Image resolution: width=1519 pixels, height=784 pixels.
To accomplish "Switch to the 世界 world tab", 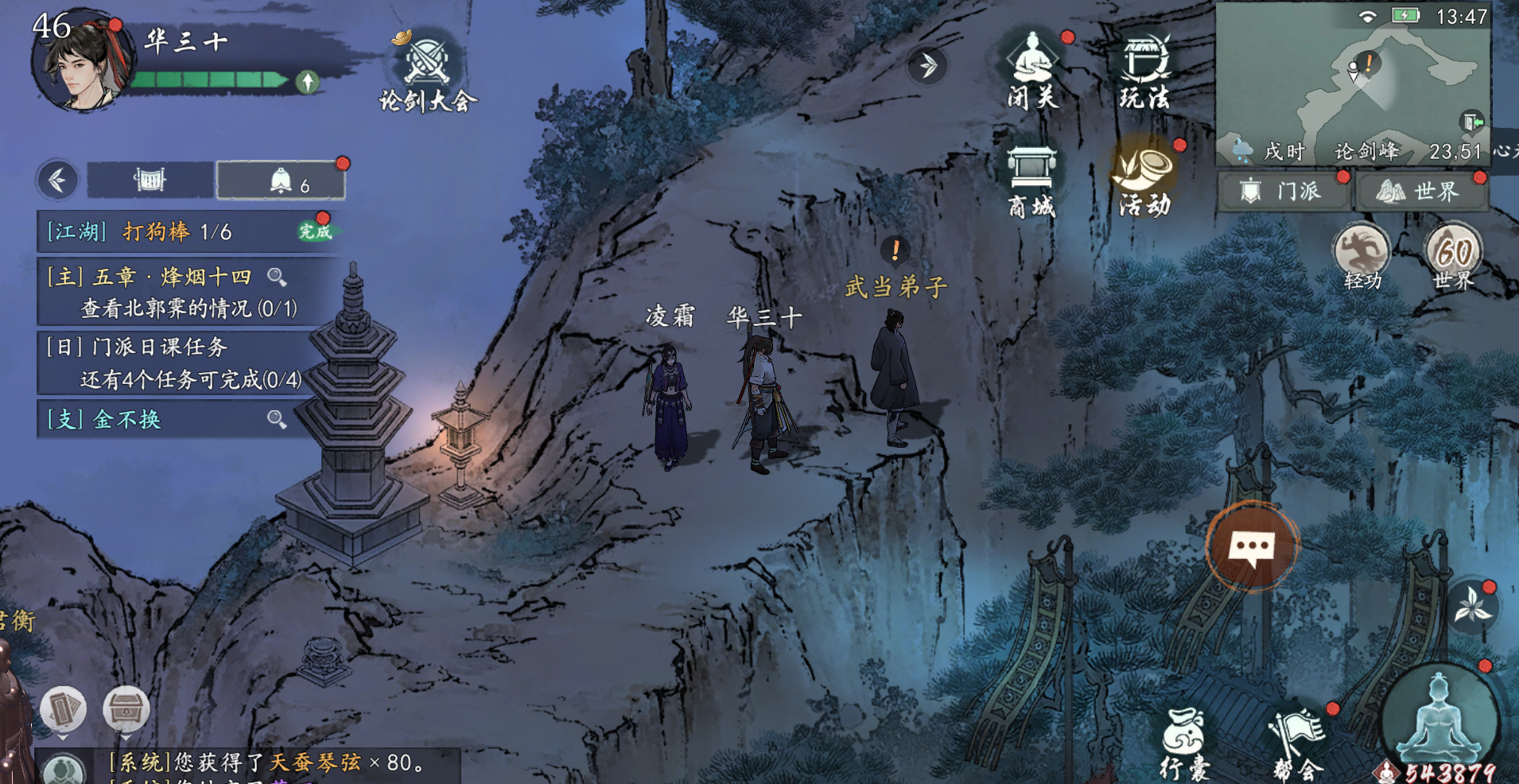I will click(1420, 192).
